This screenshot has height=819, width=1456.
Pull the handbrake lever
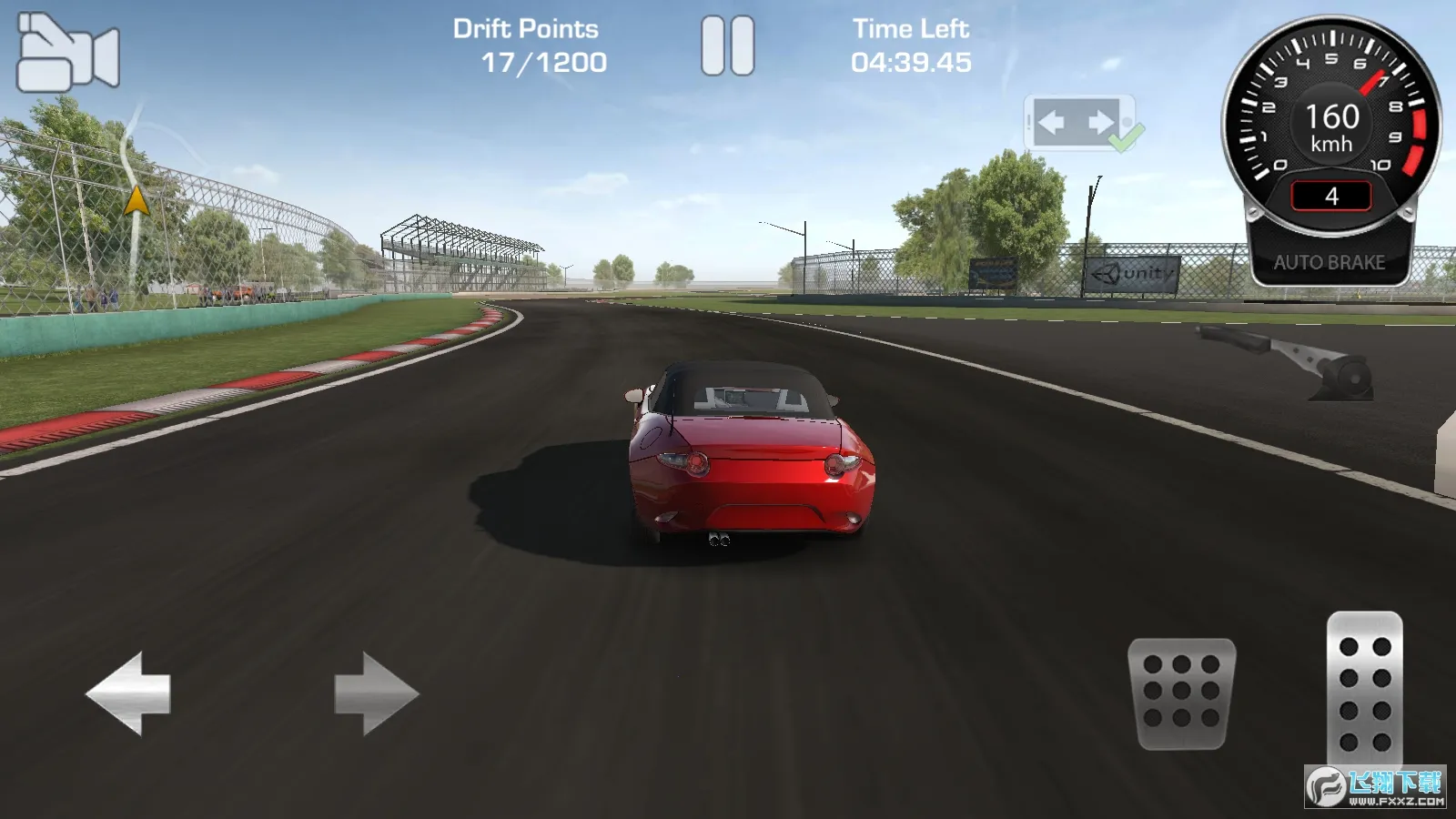(1292, 361)
